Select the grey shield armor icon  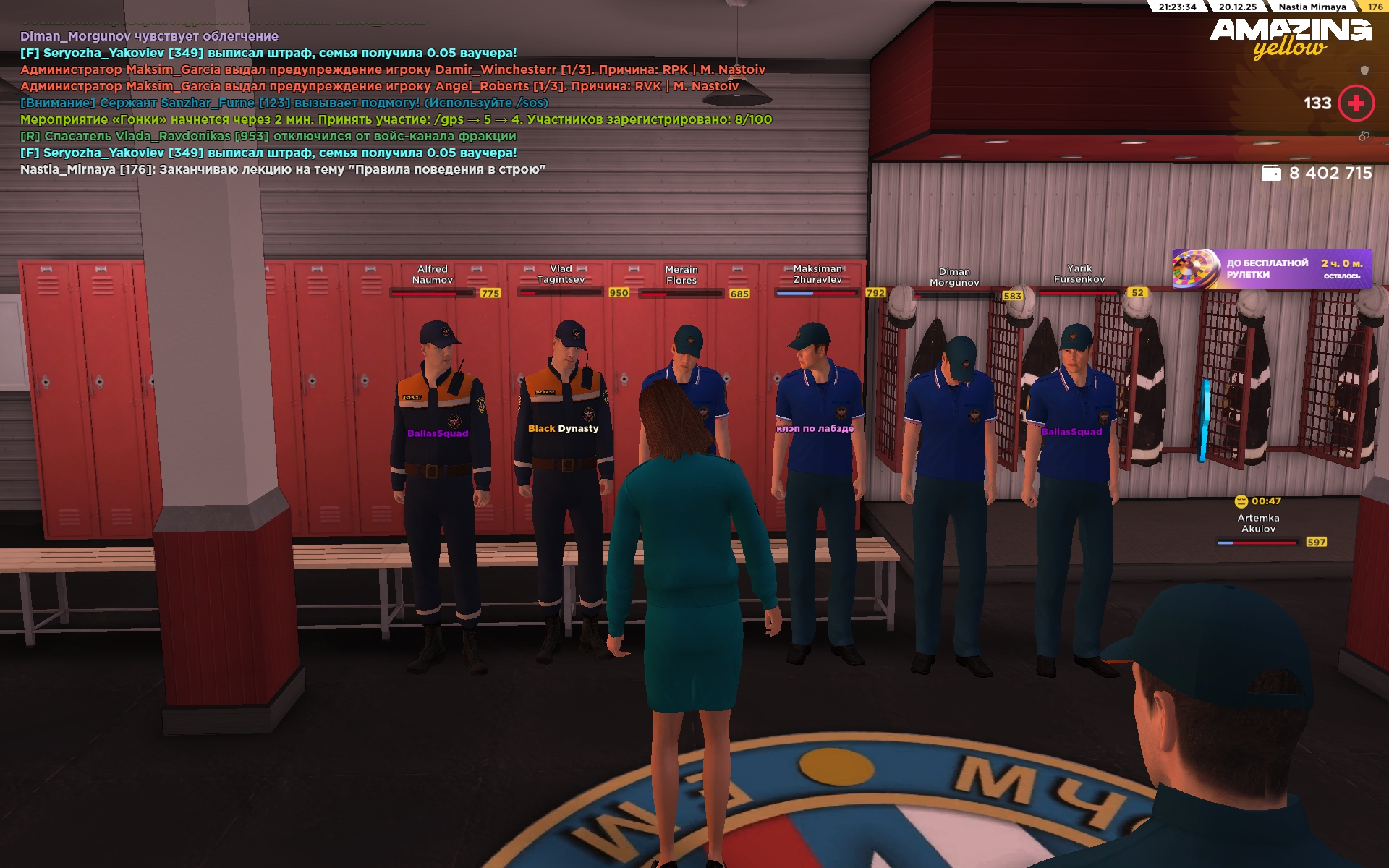click(x=1364, y=70)
